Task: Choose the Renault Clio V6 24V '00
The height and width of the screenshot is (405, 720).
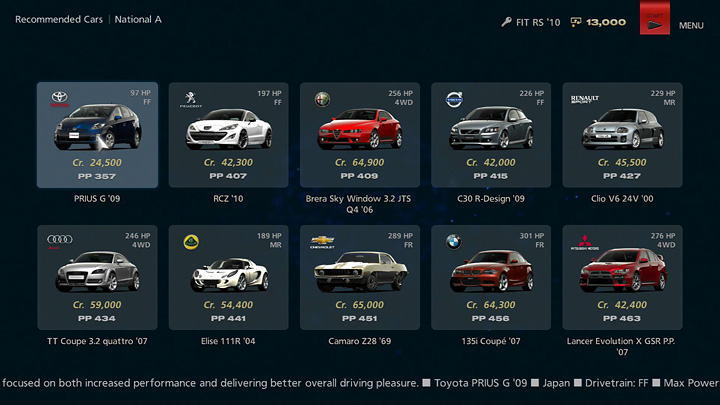Action: pos(622,135)
